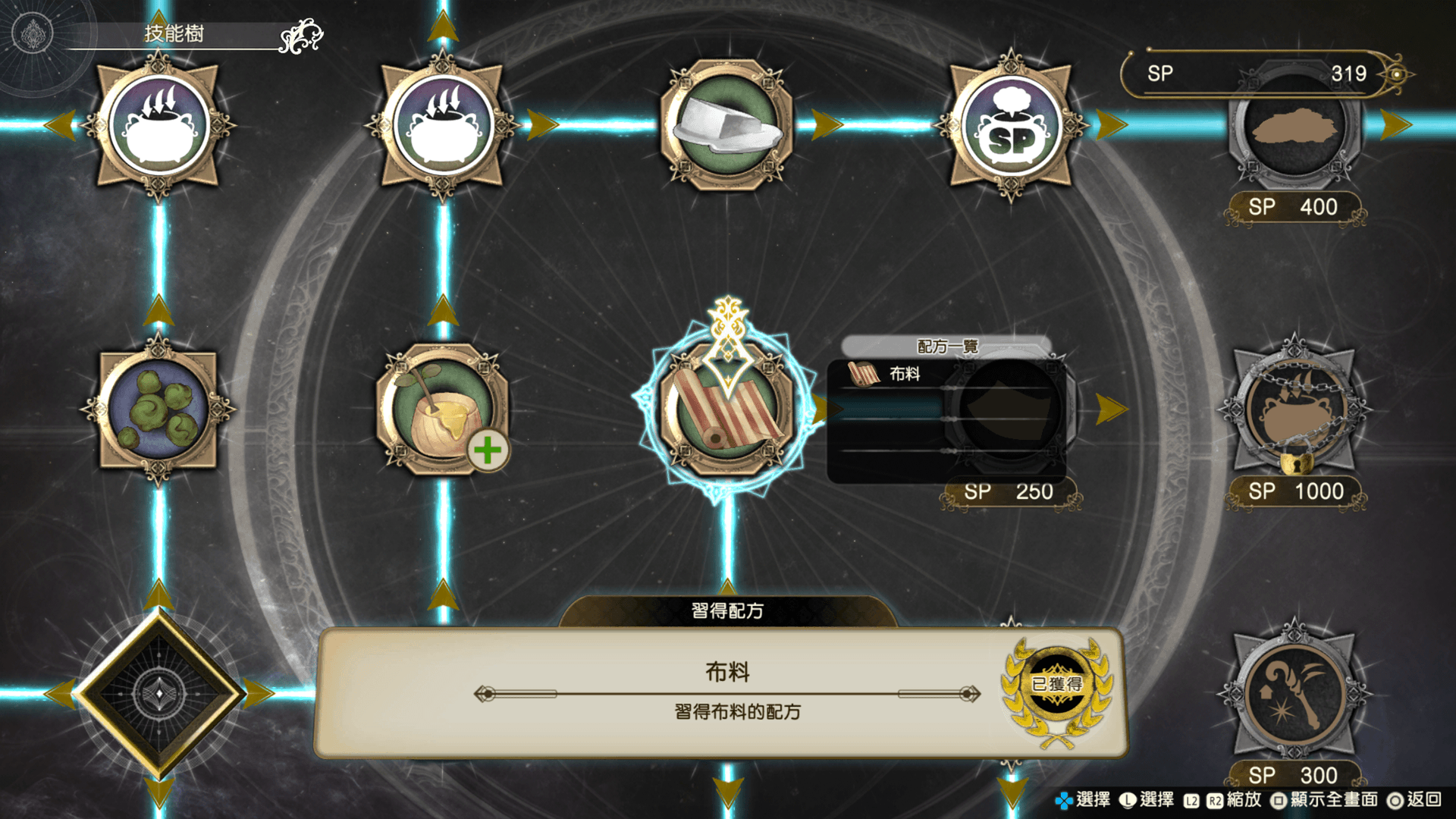
Task: Open the green herb balls recipe node
Action: pyautogui.click(x=158, y=409)
